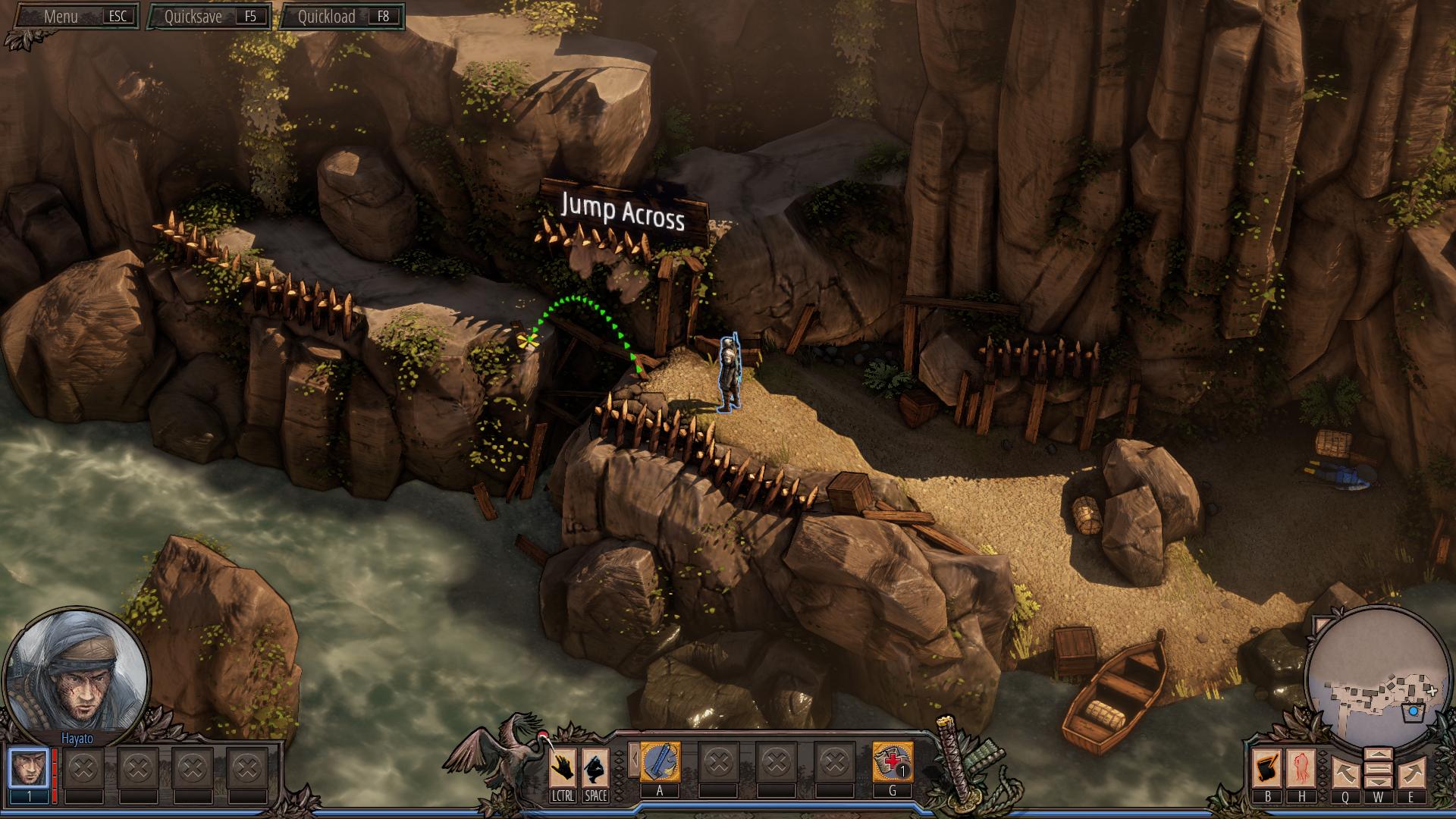
Task: Use the red cross healing item
Action: [892, 763]
